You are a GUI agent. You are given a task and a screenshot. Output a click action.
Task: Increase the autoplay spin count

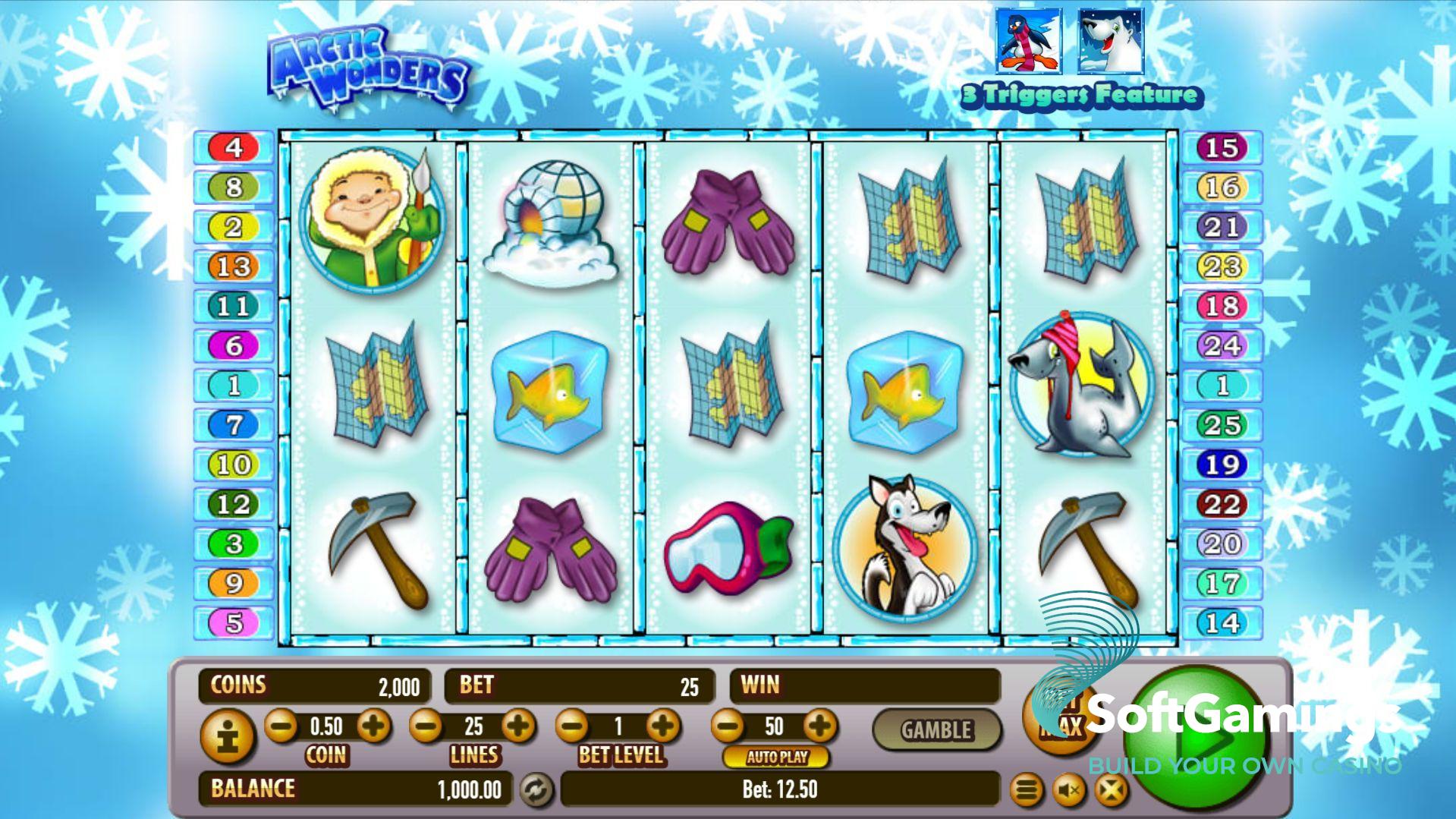[820, 726]
